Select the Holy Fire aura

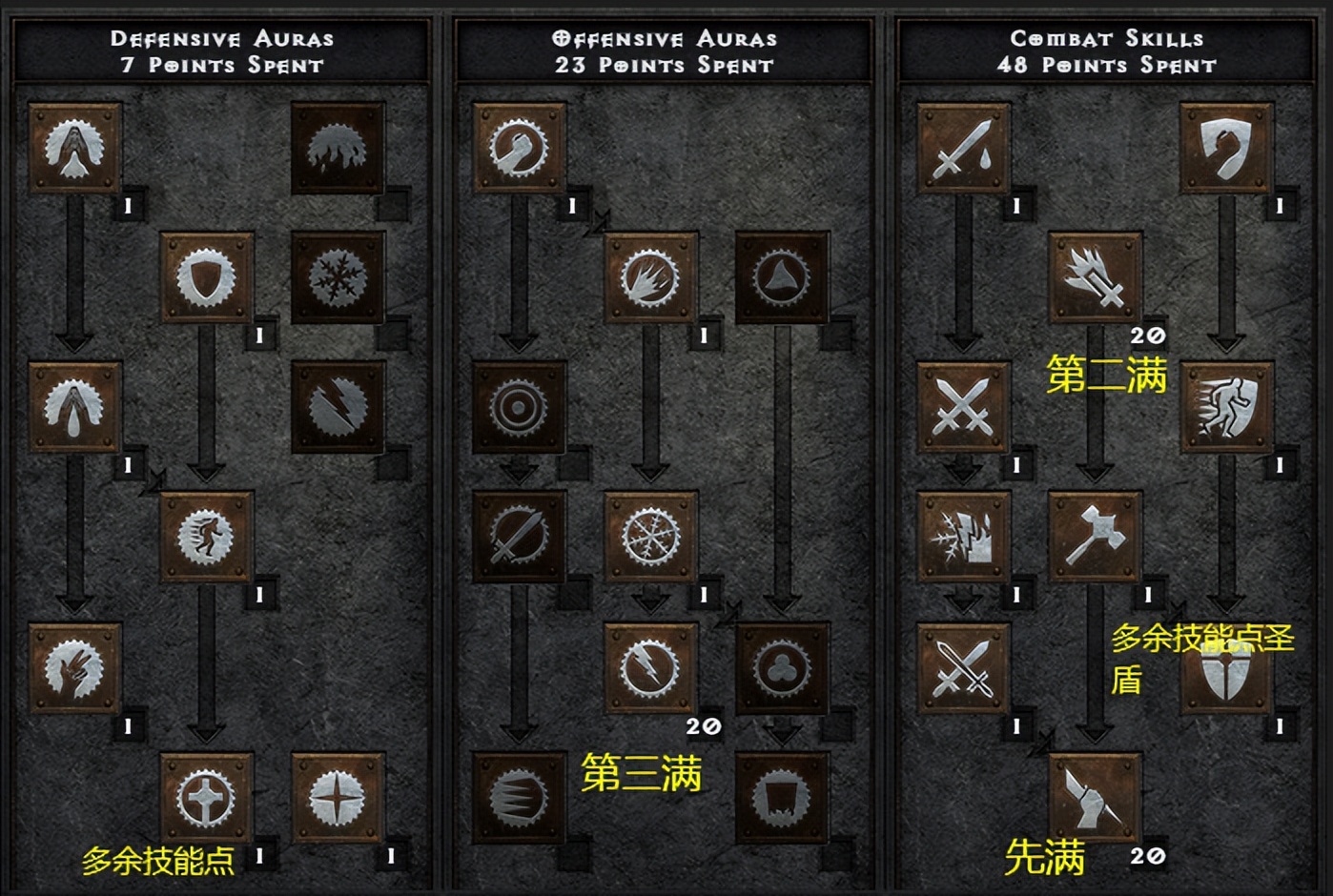(650, 277)
